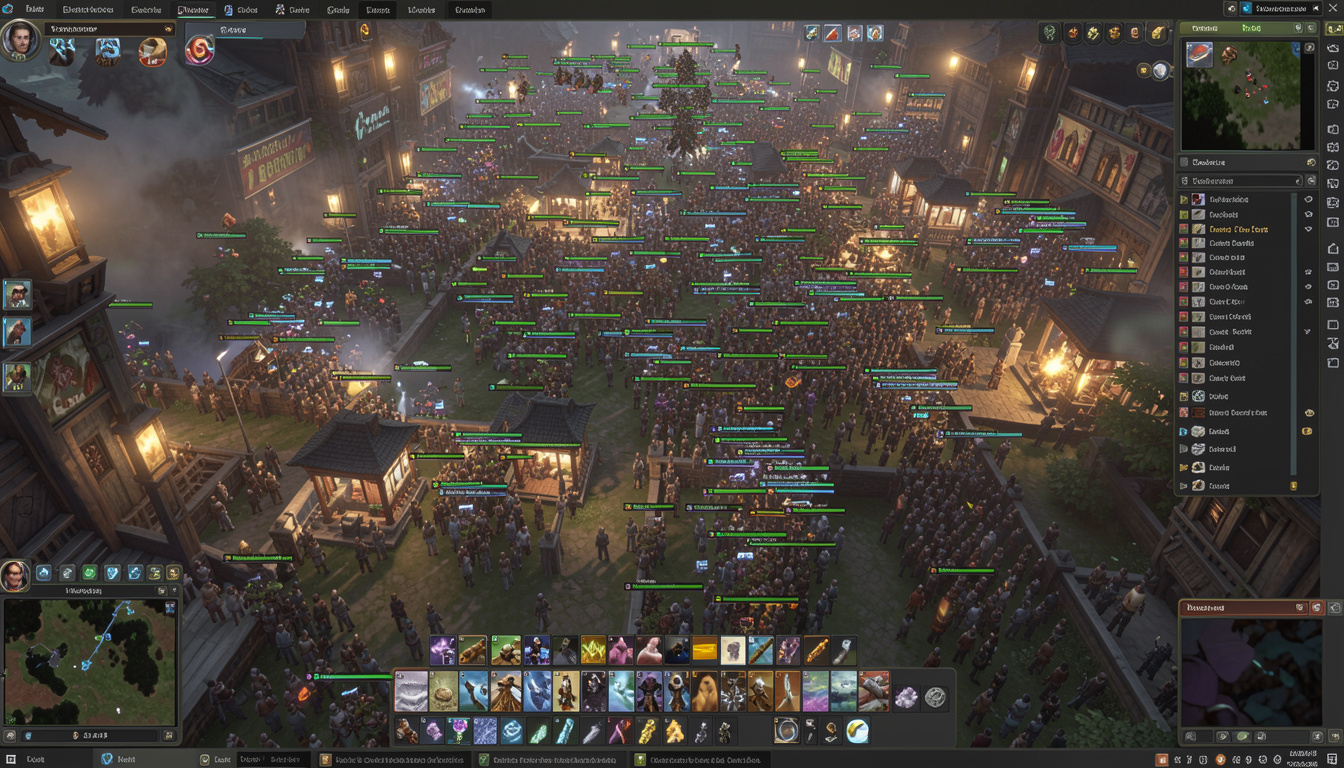Select the purple gem item in bottom-right hotbar

coord(906,697)
